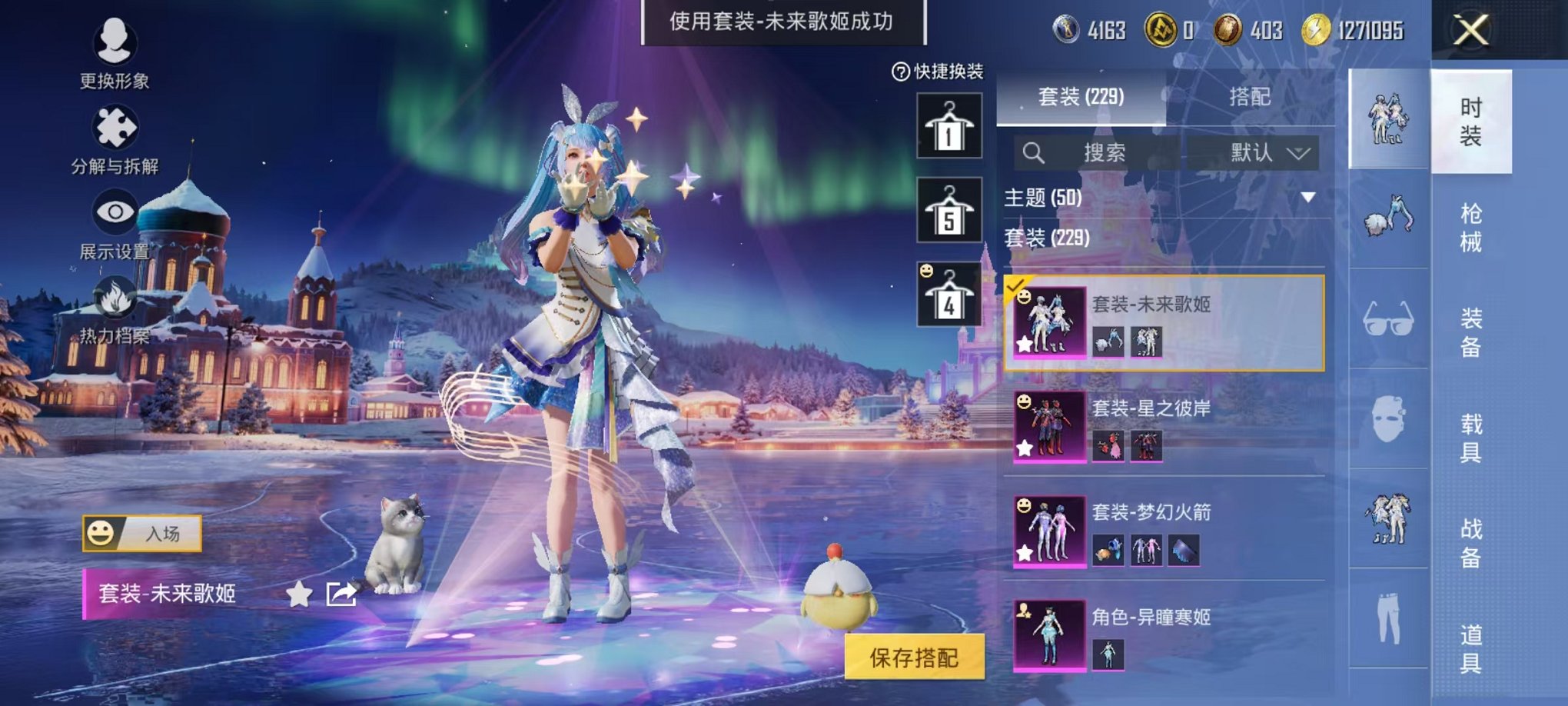Open the 展示设置 display settings eye icon
Screen dimensions: 1568x706
tap(114, 211)
